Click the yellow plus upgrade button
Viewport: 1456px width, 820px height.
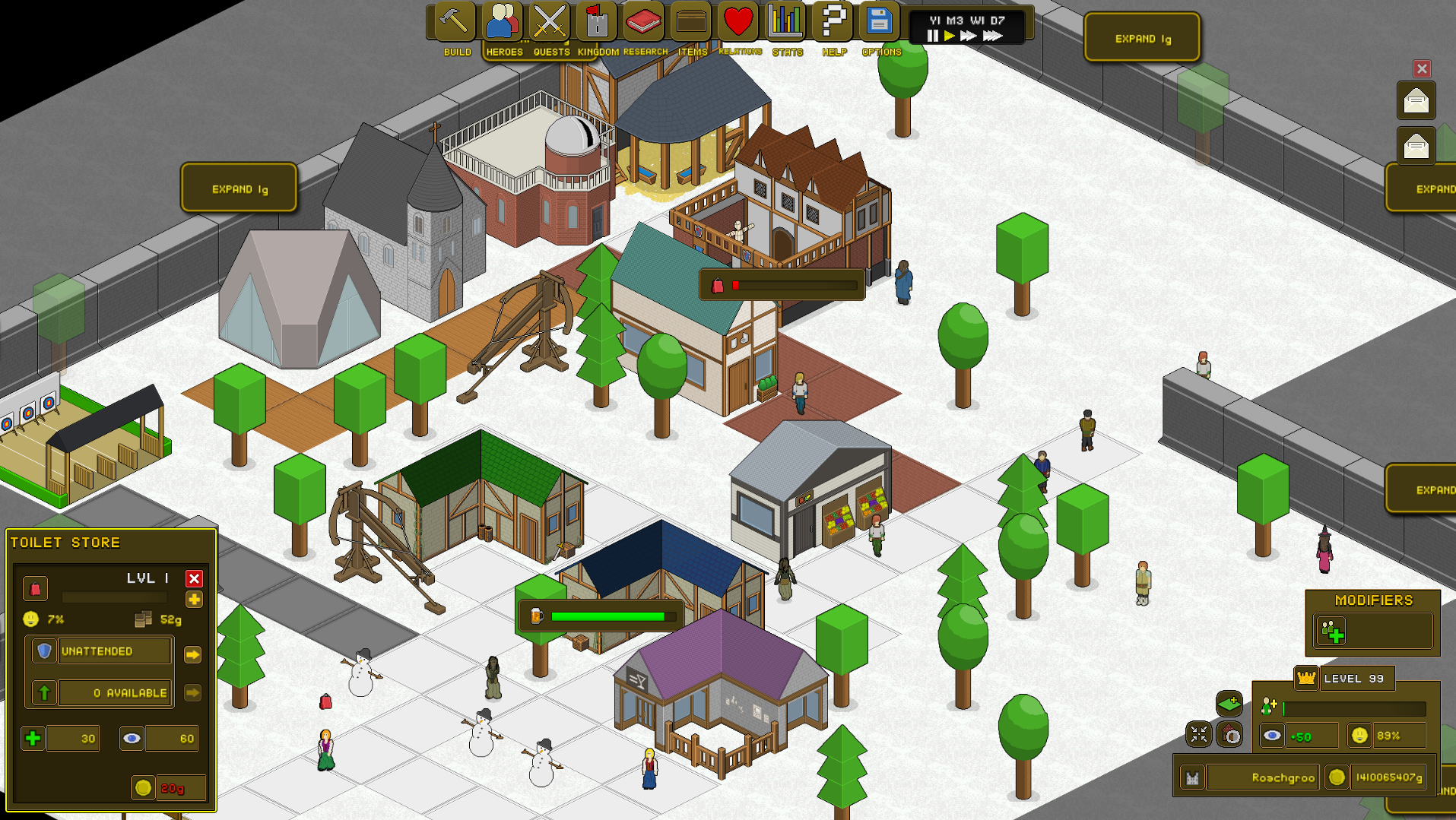tap(194, 600)
